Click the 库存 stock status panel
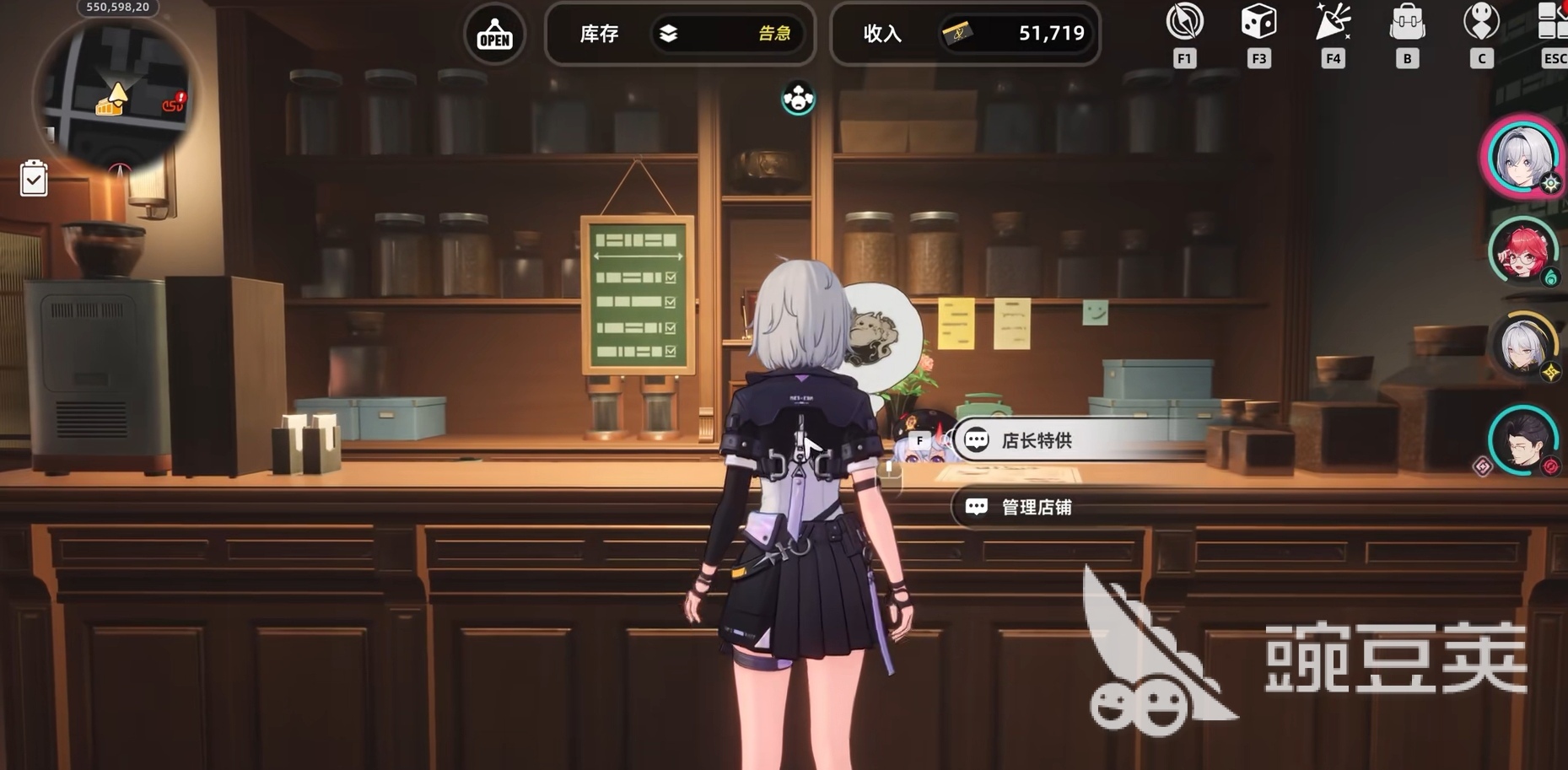 tap(680, 34)
